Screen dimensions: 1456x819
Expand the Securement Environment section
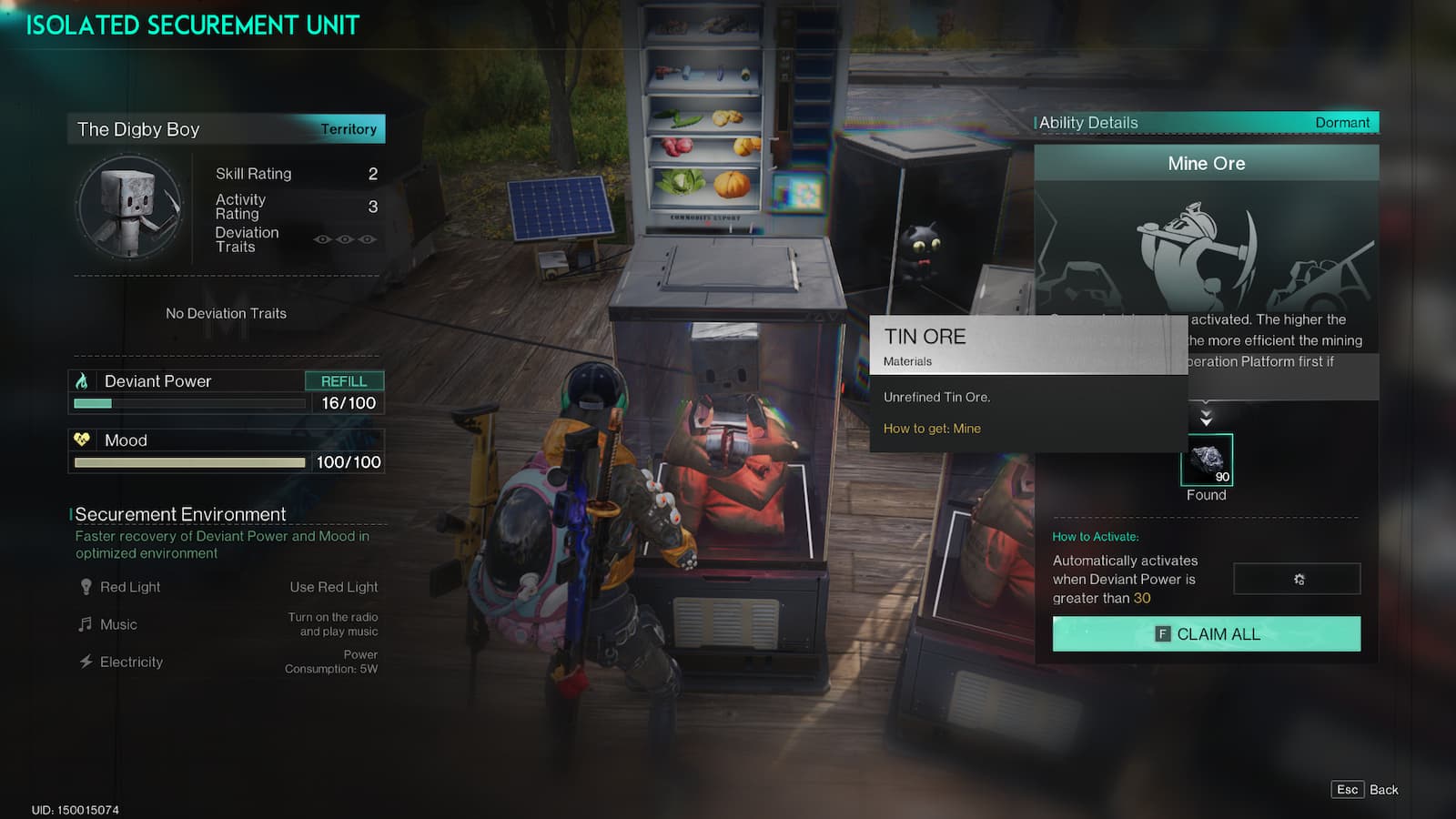pos(180,514)
